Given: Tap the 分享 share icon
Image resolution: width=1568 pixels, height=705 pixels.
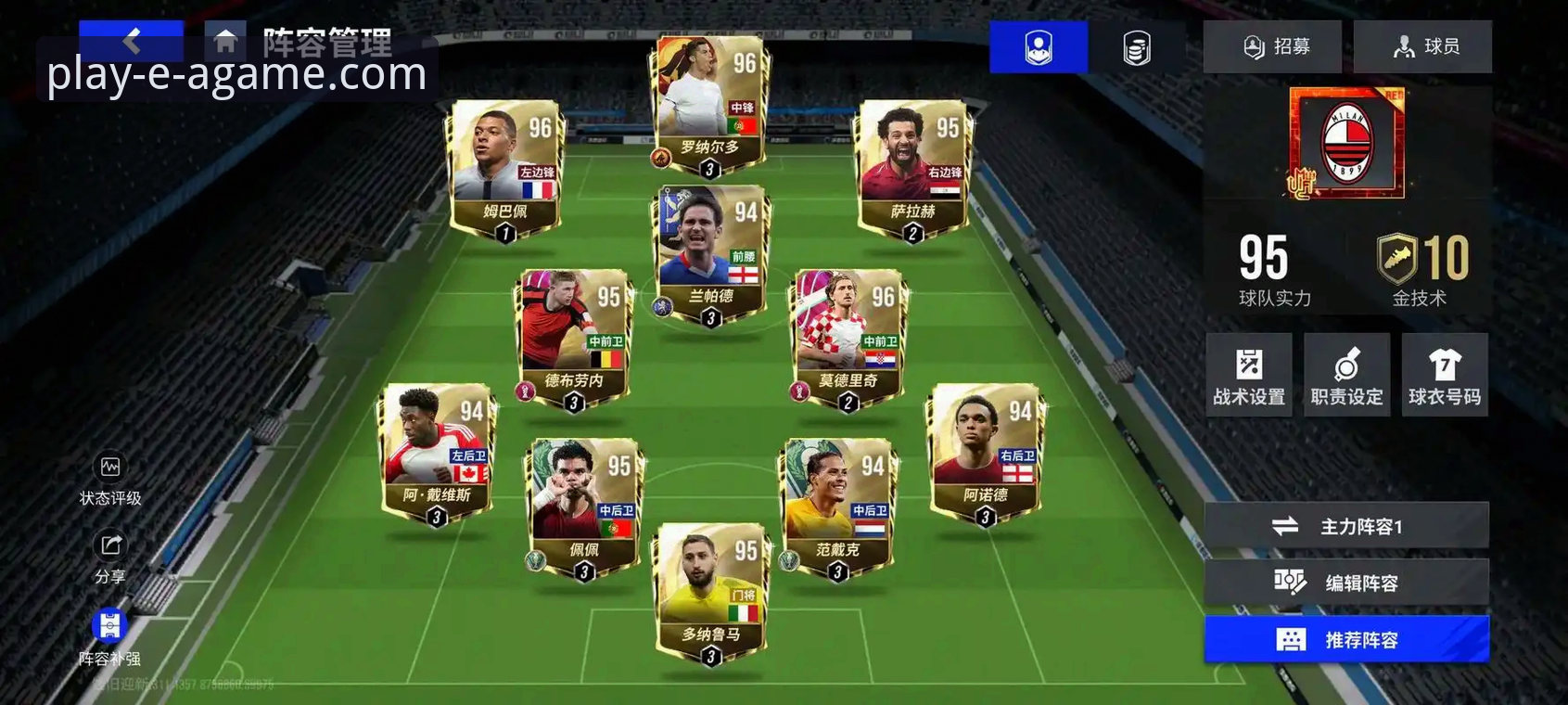Looking at the screenshot, I should coord(110,557).
